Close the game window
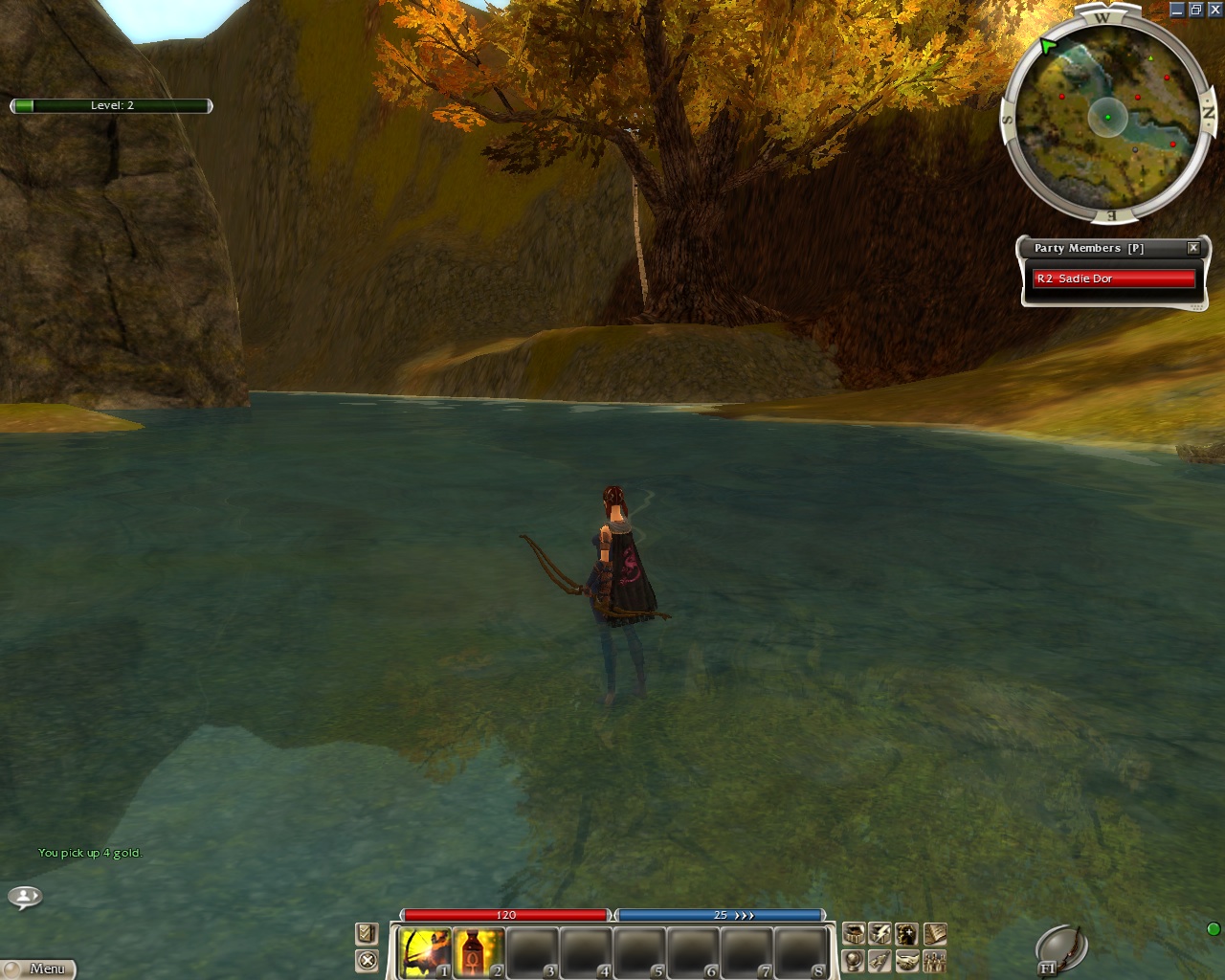1225x980 pixels. [x=1215, y=10]
